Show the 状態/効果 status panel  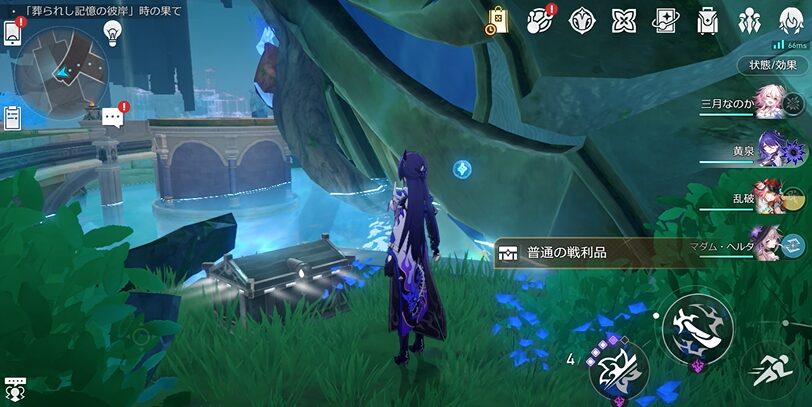(773, 64)
